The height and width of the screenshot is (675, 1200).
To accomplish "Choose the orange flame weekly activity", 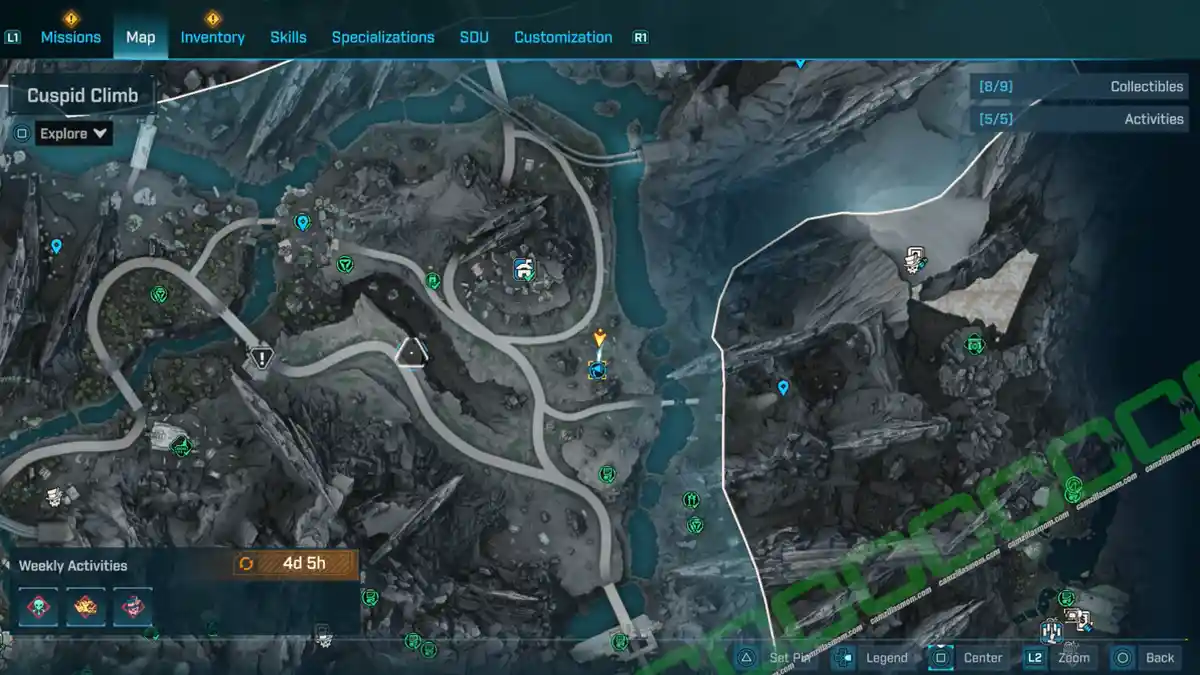I will tap(85, 606).
